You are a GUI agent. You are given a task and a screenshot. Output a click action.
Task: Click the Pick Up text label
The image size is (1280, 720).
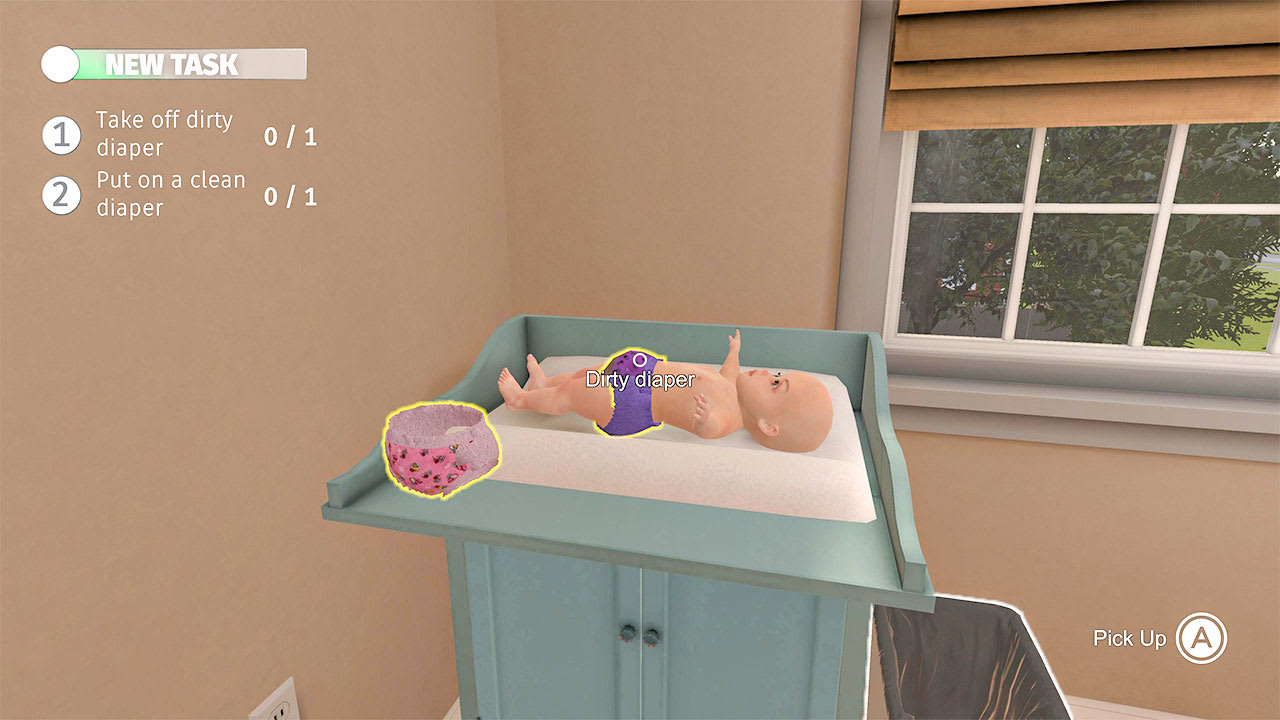pyautogui.click(x=1131, y=638)
